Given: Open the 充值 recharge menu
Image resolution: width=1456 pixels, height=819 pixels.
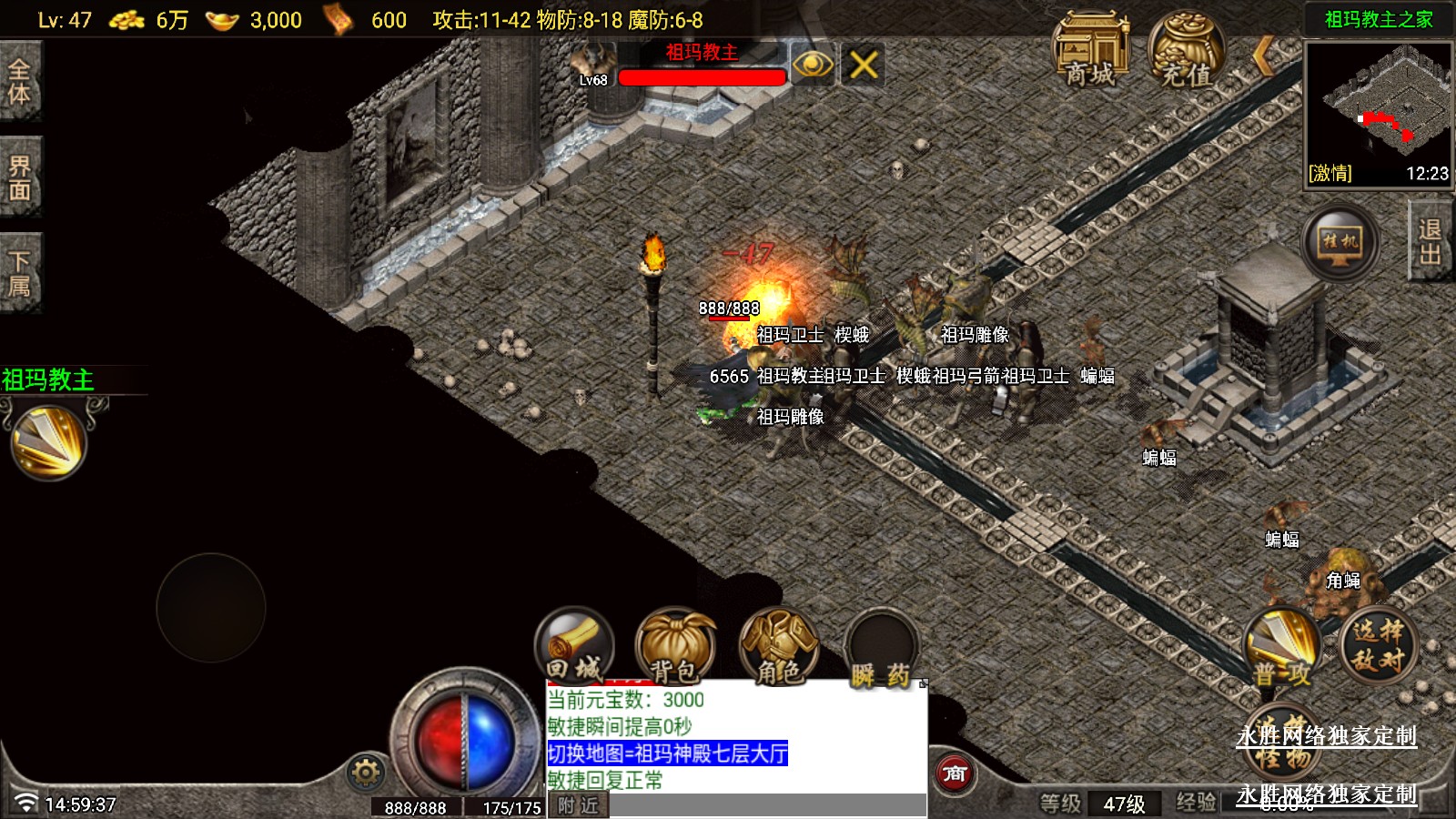Looking at the screenshot, I should [x=1186, y=50].
